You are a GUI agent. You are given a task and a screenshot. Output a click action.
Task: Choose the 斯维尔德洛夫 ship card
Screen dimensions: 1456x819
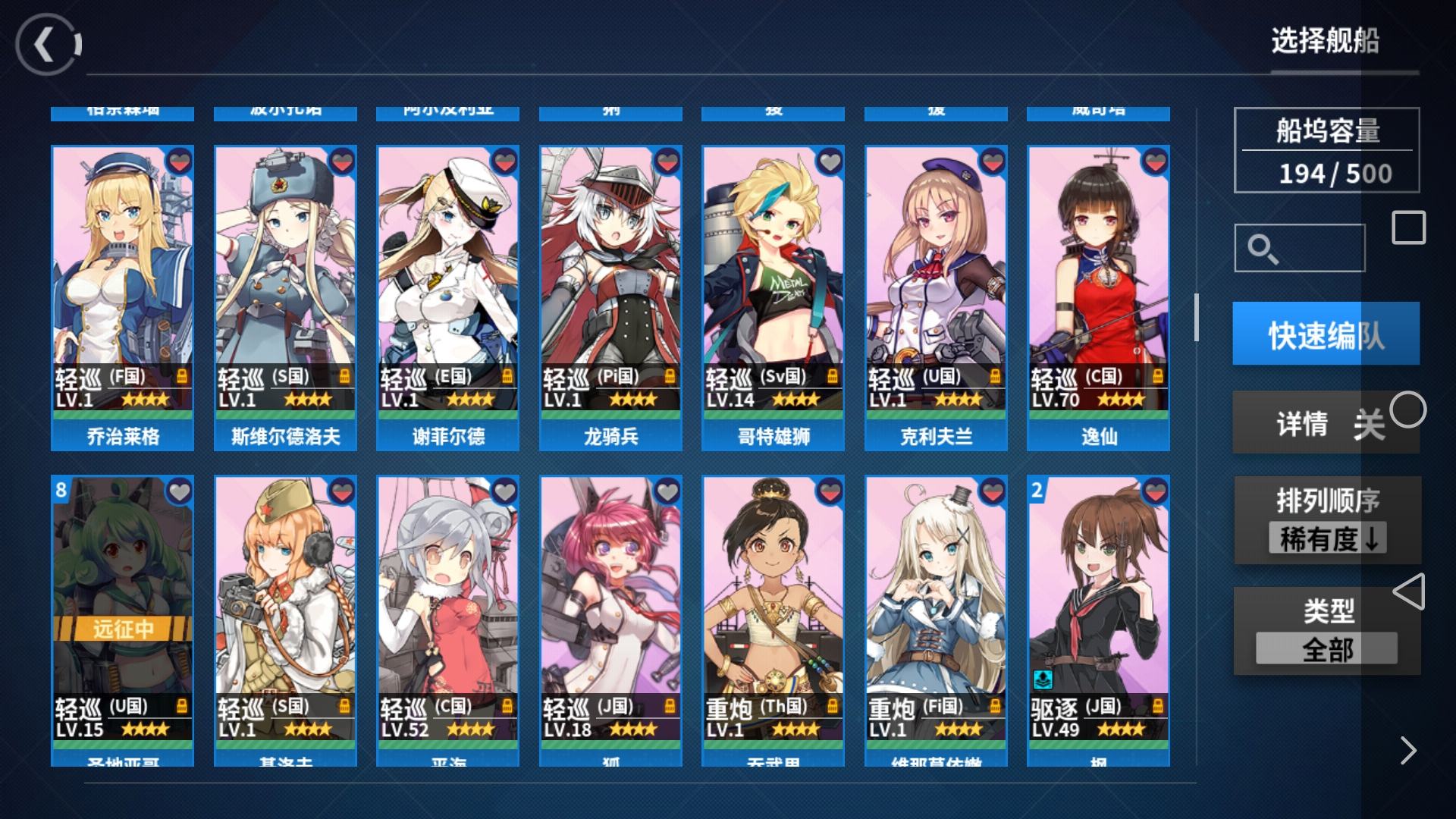(285, 297)
